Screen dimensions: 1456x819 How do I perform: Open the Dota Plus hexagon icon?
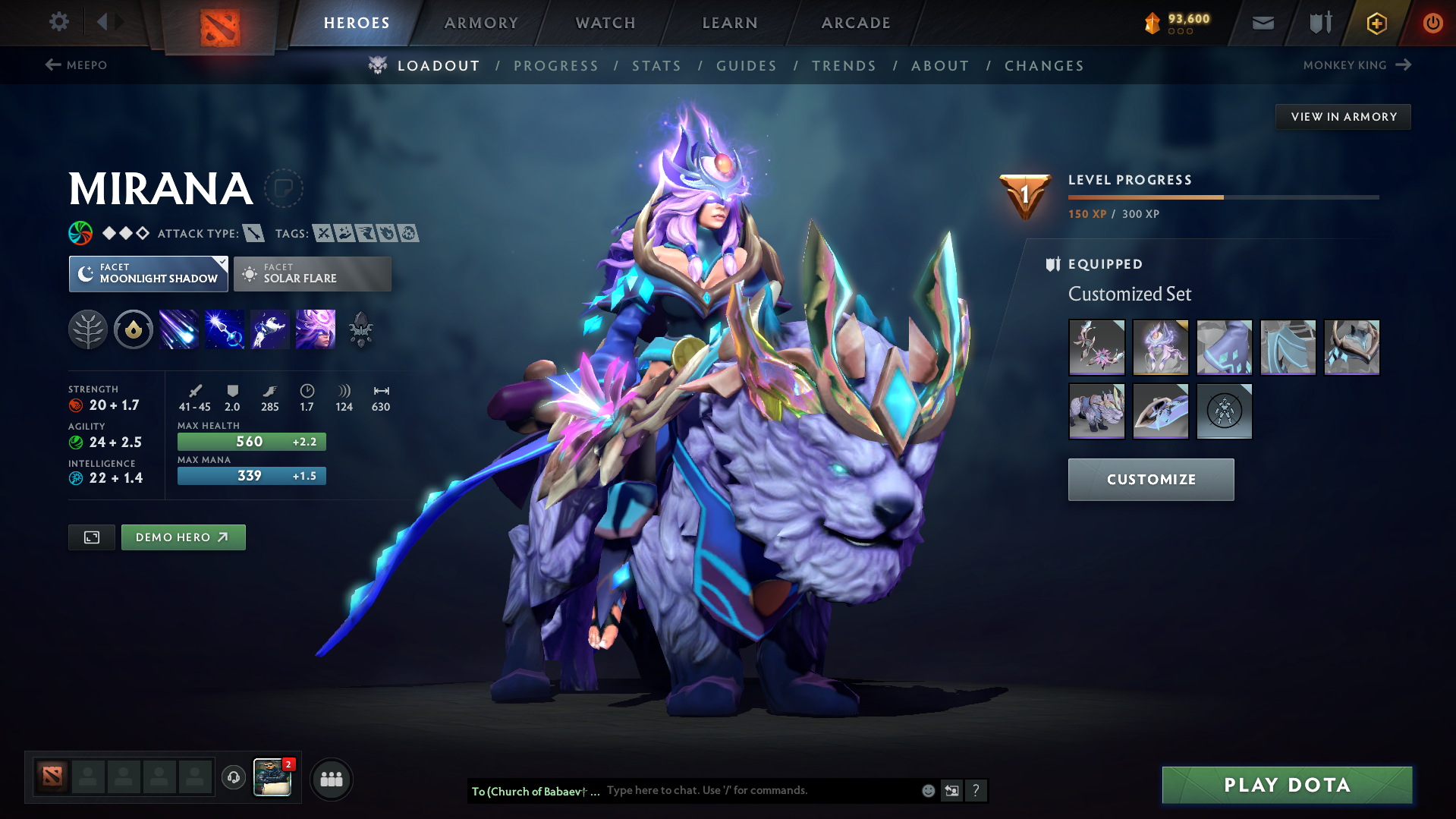pos(1376,23)
